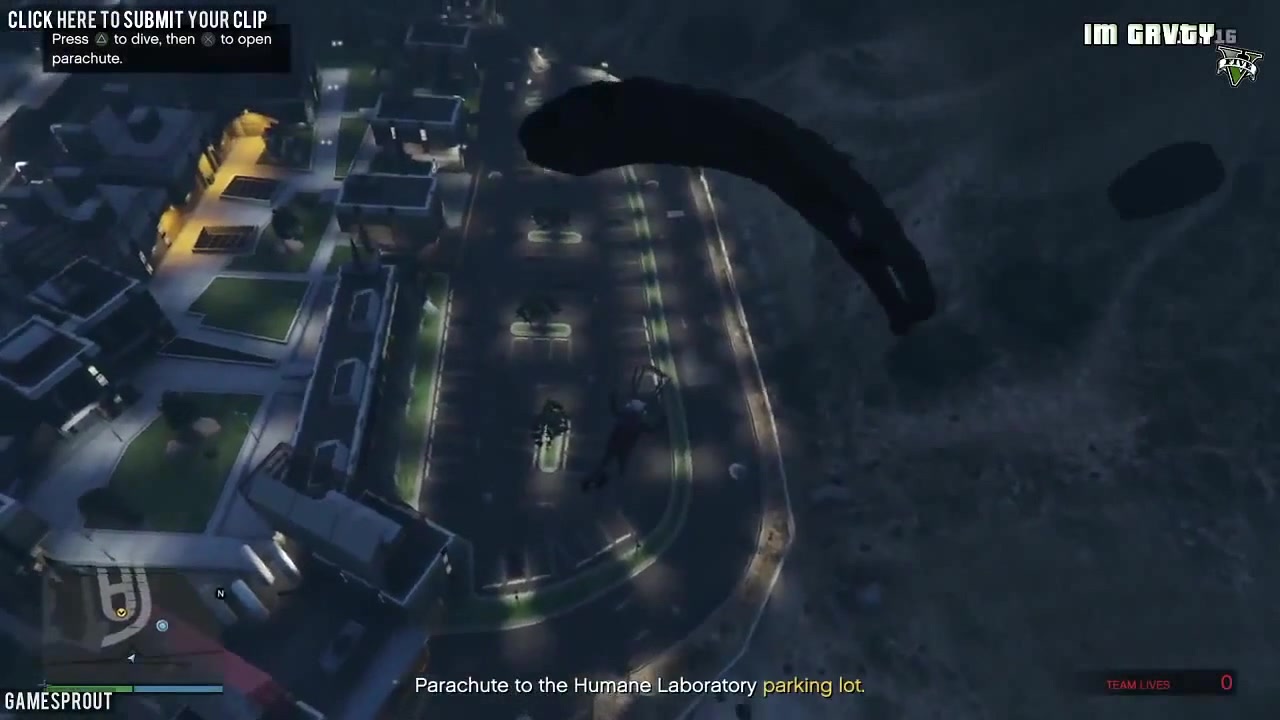Viewport: 1280px width, 720px height.
Task: Click CLICK HERE TO SUBMIT YOUR CLIP
Action: [137, 18]
